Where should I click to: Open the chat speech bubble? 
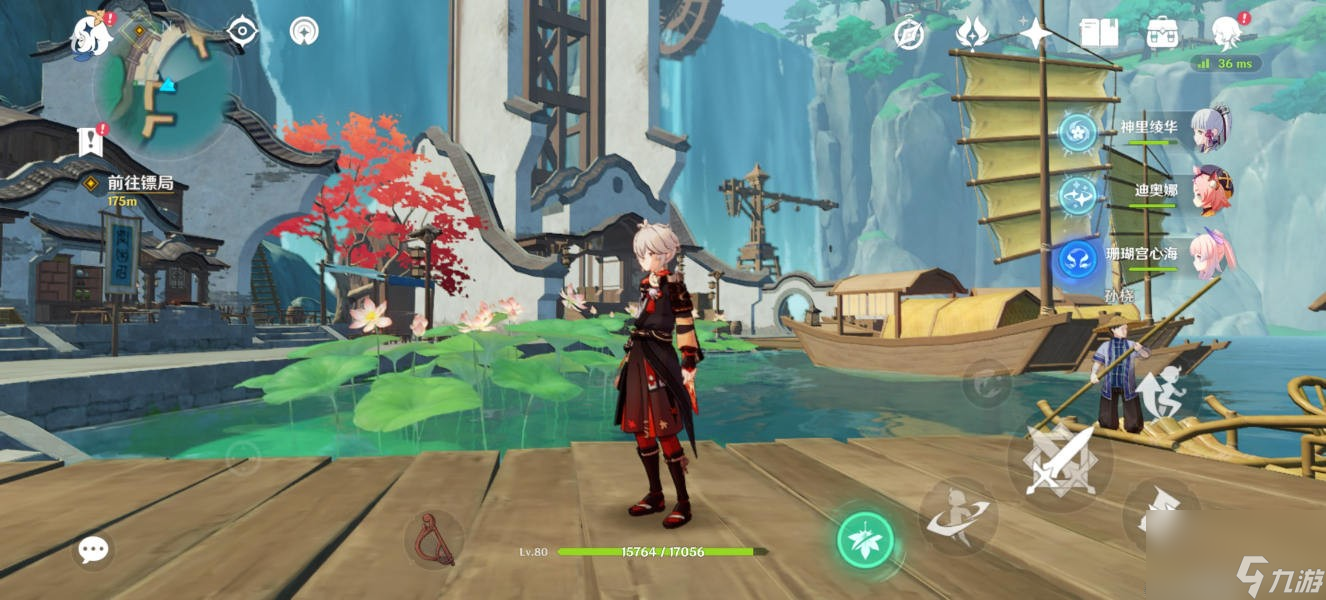pyautogui.click(x=93, y=549)
